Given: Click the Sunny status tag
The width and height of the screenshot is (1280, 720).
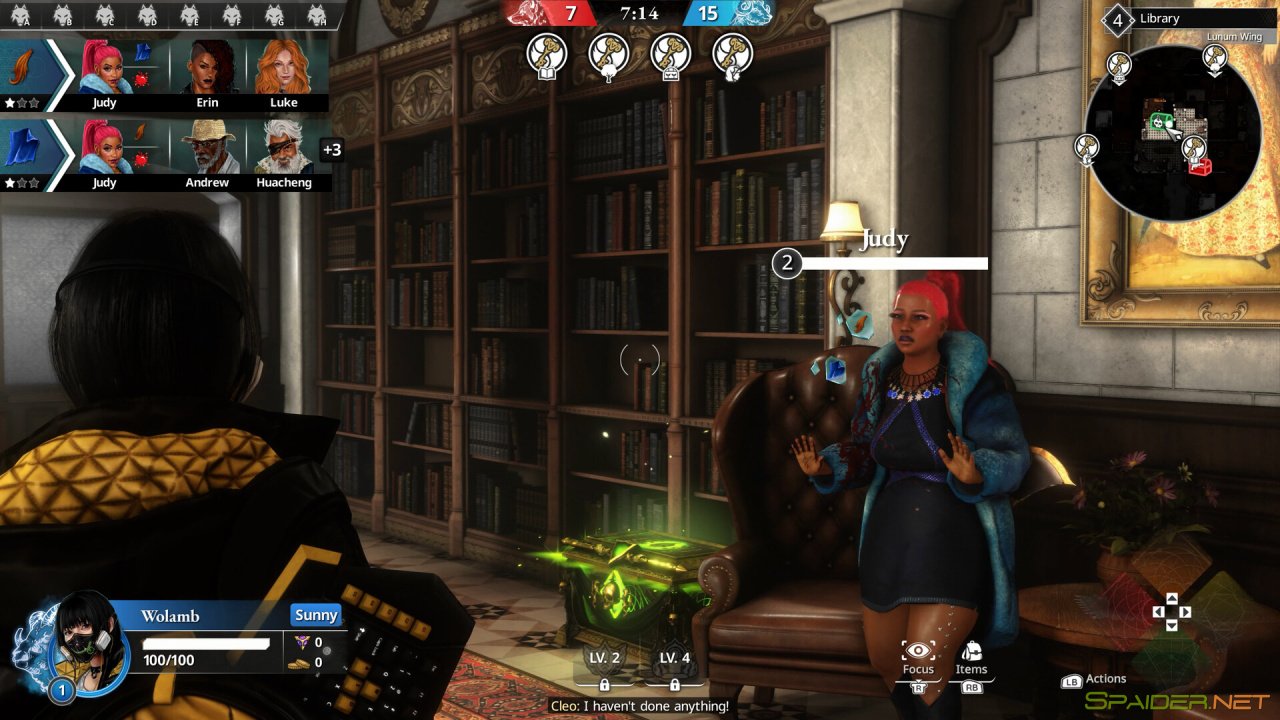Looking at the screenshot, I should [316, 615].
